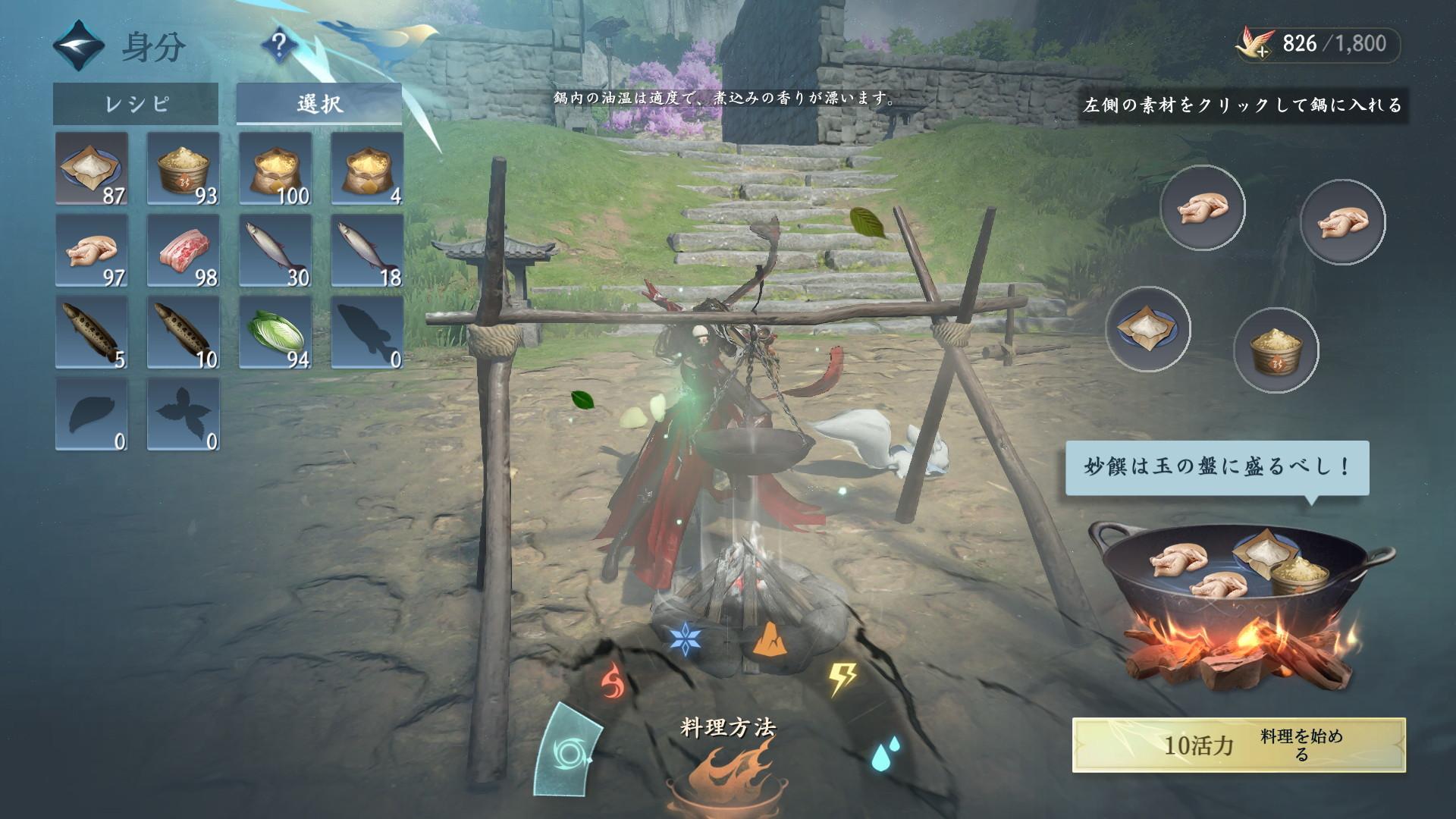Select the grain sack slot with 100
Viewport: 1456px width, 819px height.
pyautogui.click(x=275, y=168)
